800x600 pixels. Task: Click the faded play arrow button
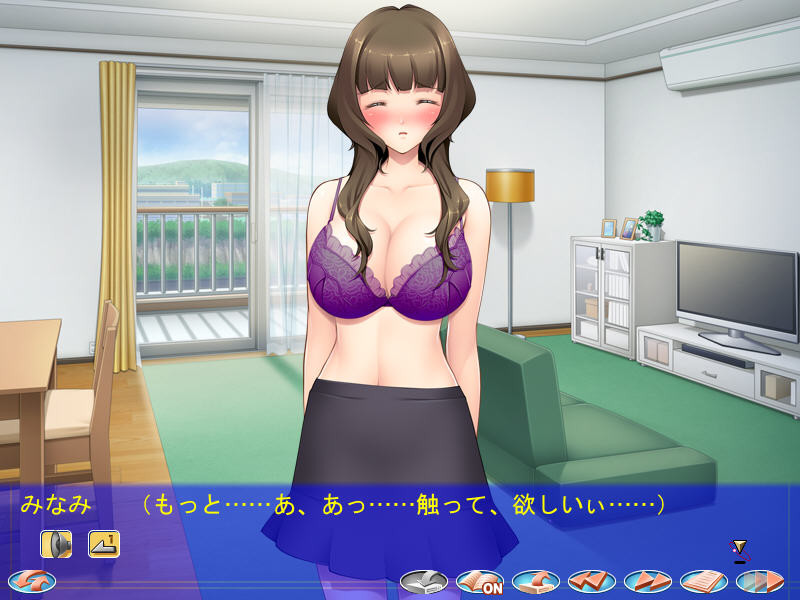(760, 581)
